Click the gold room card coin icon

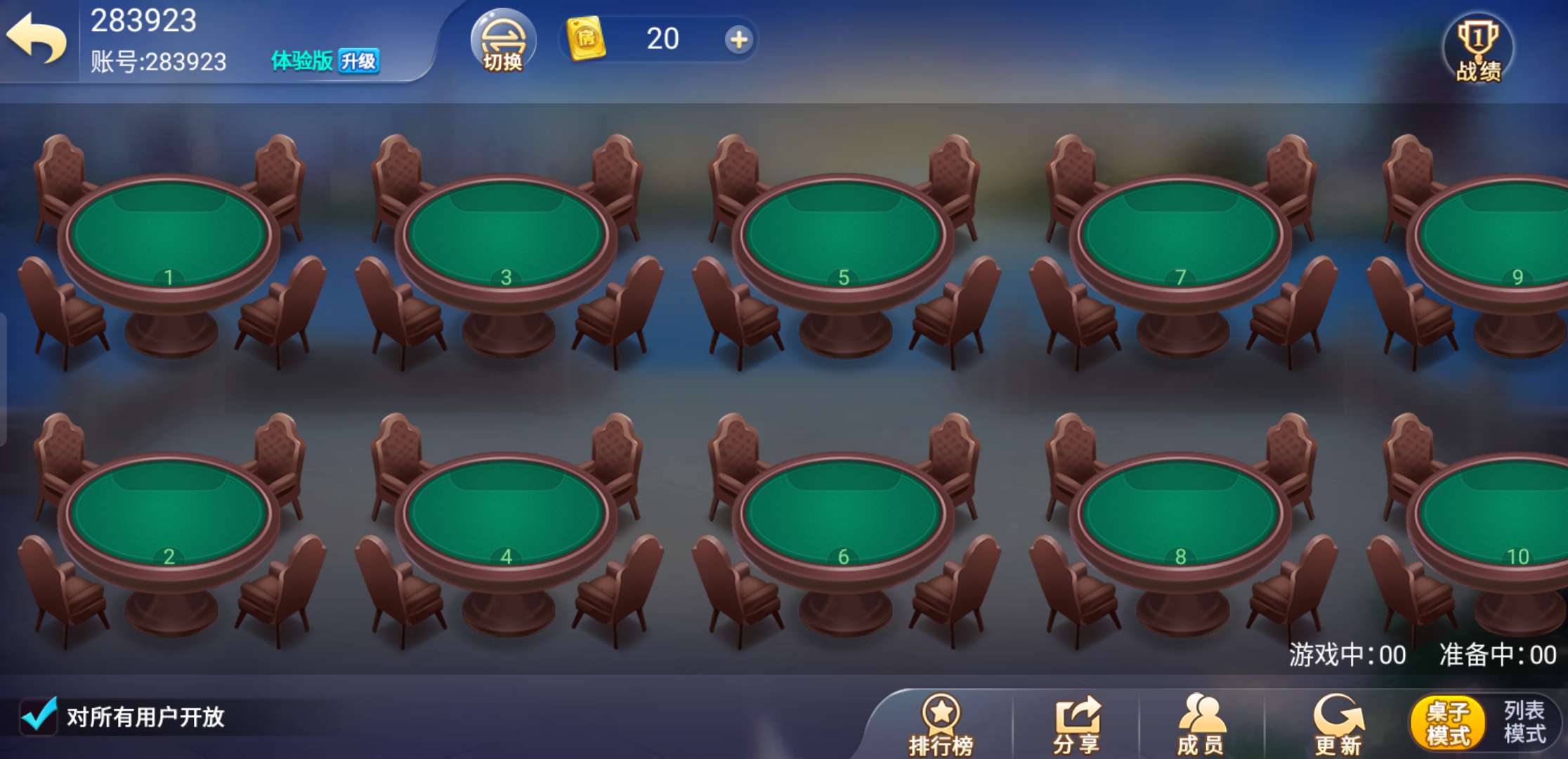(x=585, y=40)
